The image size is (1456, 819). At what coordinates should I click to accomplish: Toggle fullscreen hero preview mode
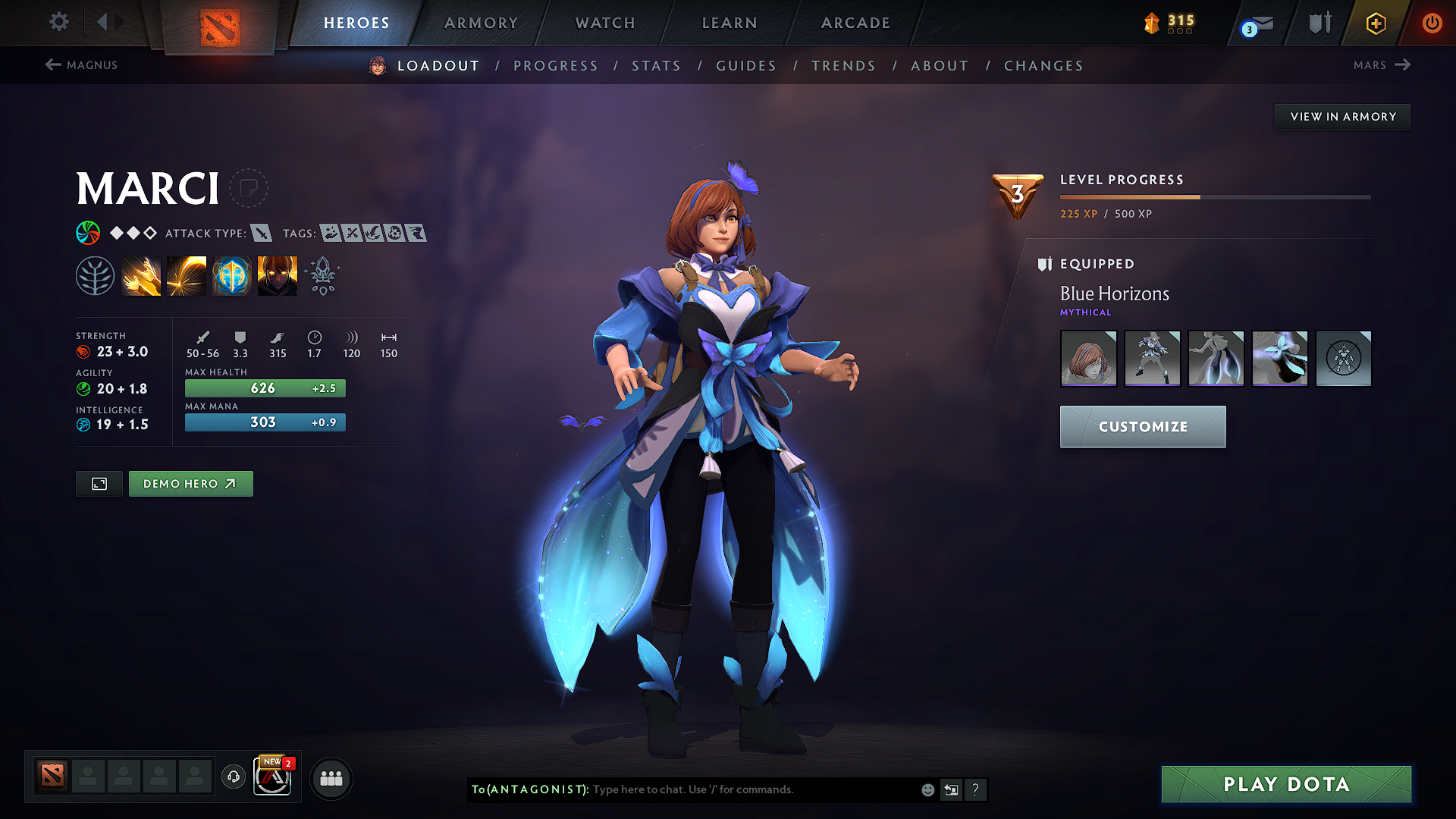pos(99,483)
